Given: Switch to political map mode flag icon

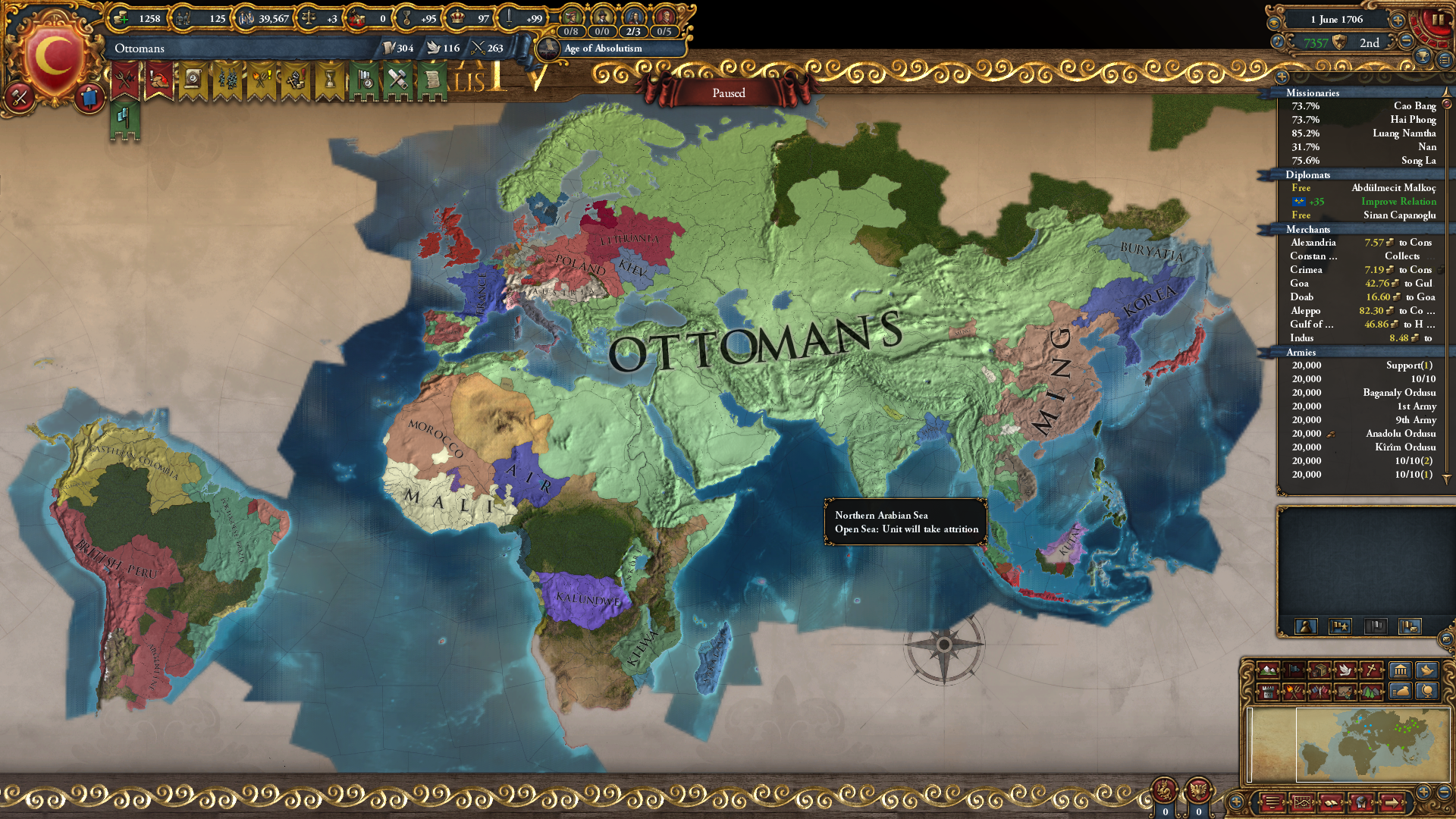Looking at the screenshot, I should [x=1294, y=671].
